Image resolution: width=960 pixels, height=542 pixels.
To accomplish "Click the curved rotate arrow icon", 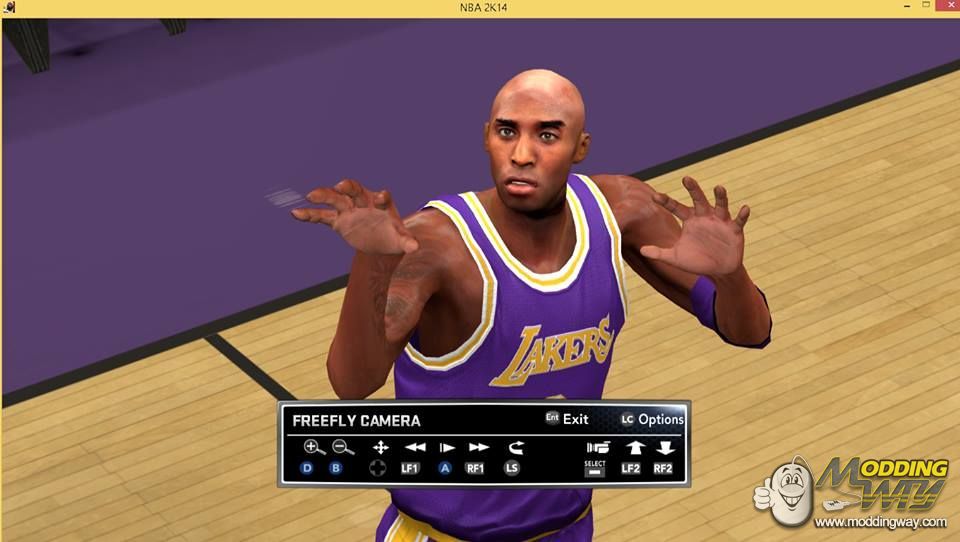I will coord(515,448).
